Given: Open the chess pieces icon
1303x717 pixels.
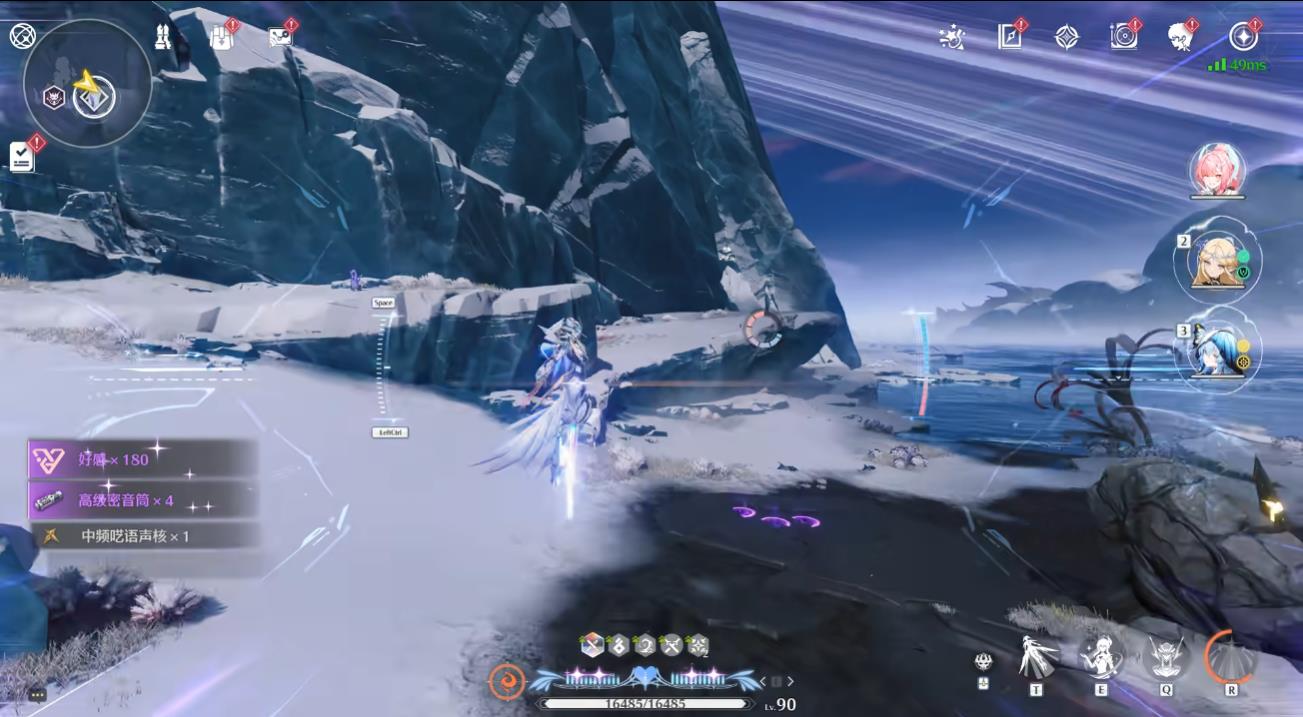Looking at the screenshot, I should point(162,37).
